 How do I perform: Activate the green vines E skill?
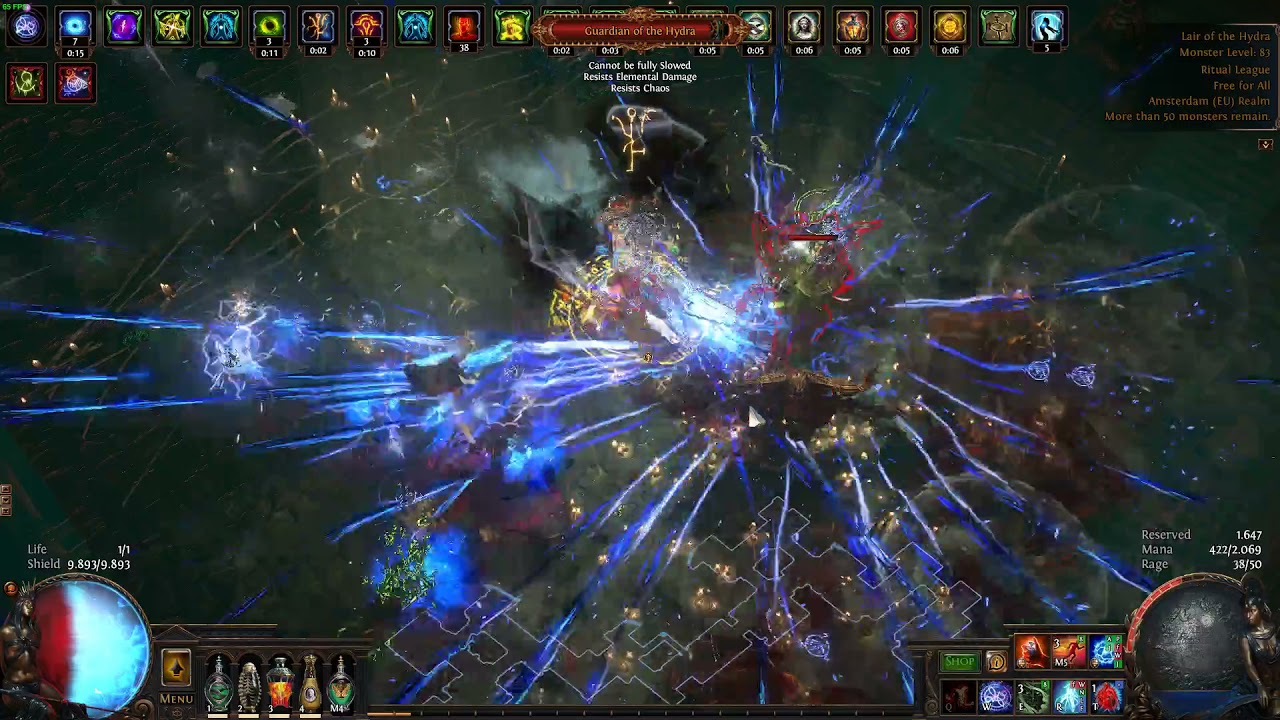point(1032,696)
